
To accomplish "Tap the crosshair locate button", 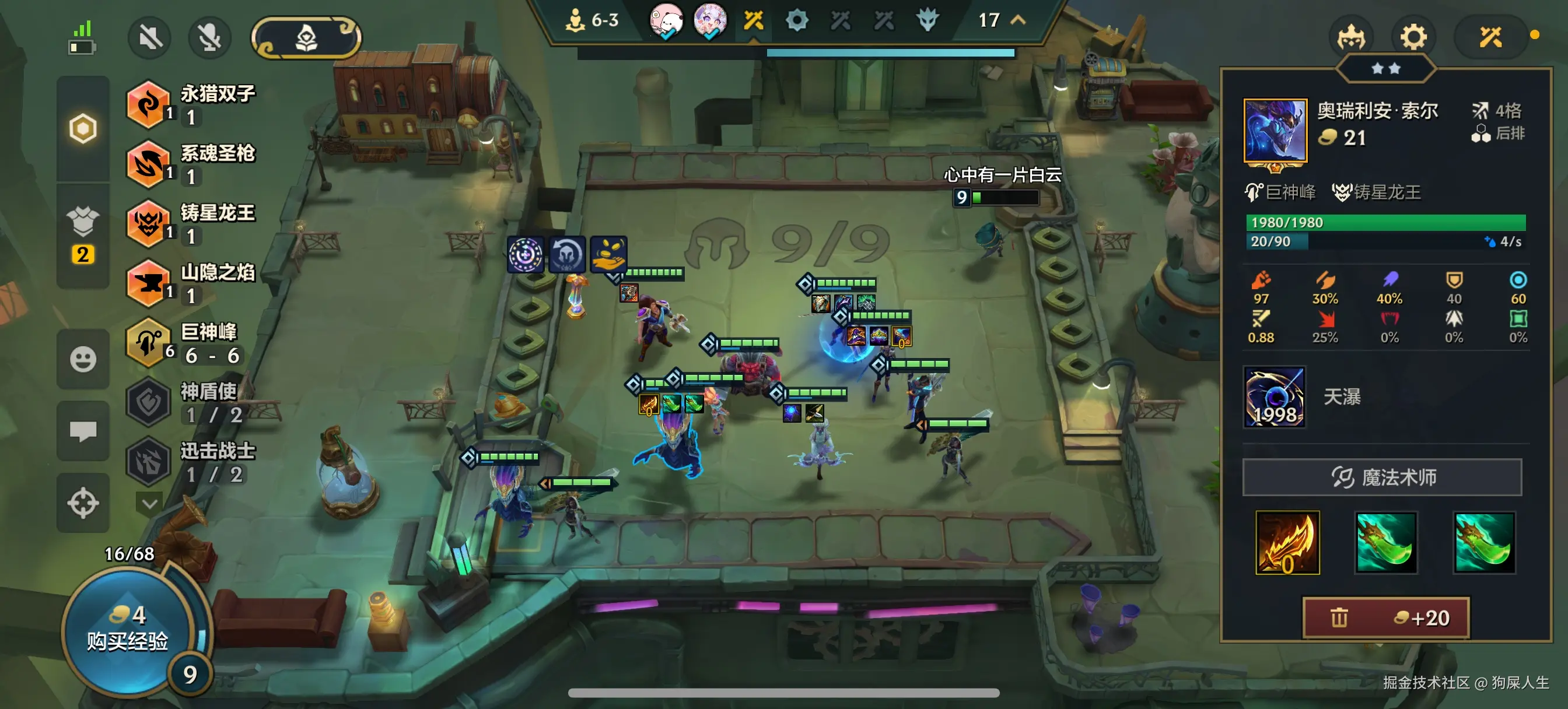I will (83, 503).
